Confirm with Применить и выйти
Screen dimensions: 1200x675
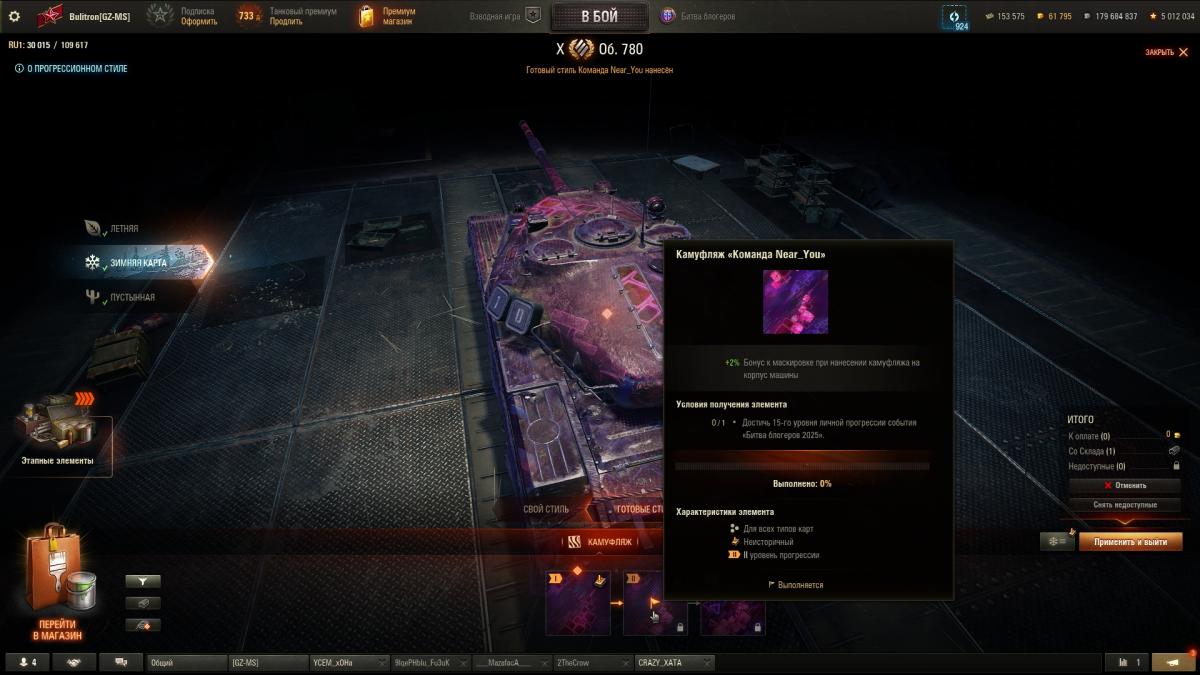click(x=1130, y=541)
